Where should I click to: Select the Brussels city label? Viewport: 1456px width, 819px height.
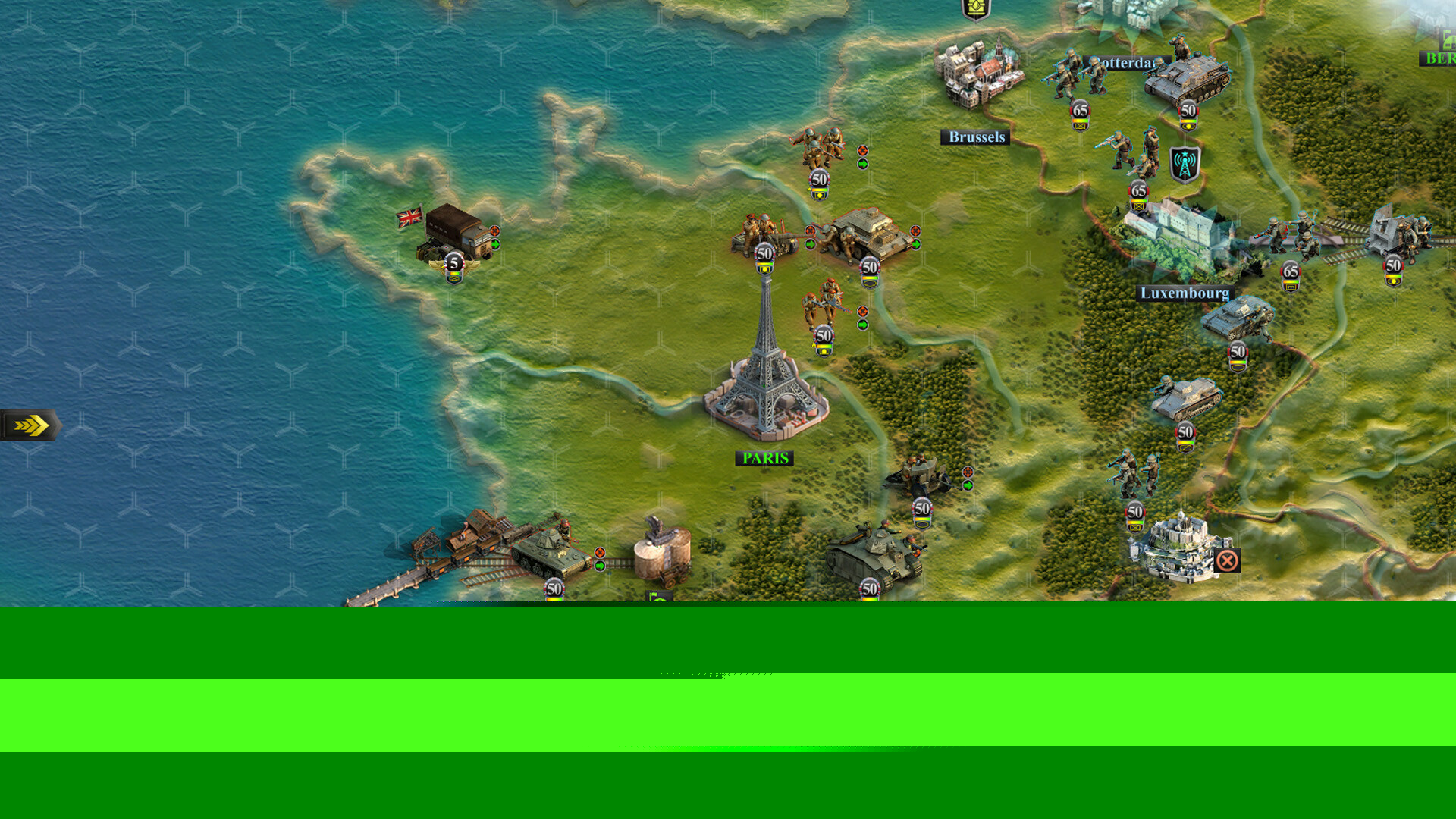[x=976, y=136]
